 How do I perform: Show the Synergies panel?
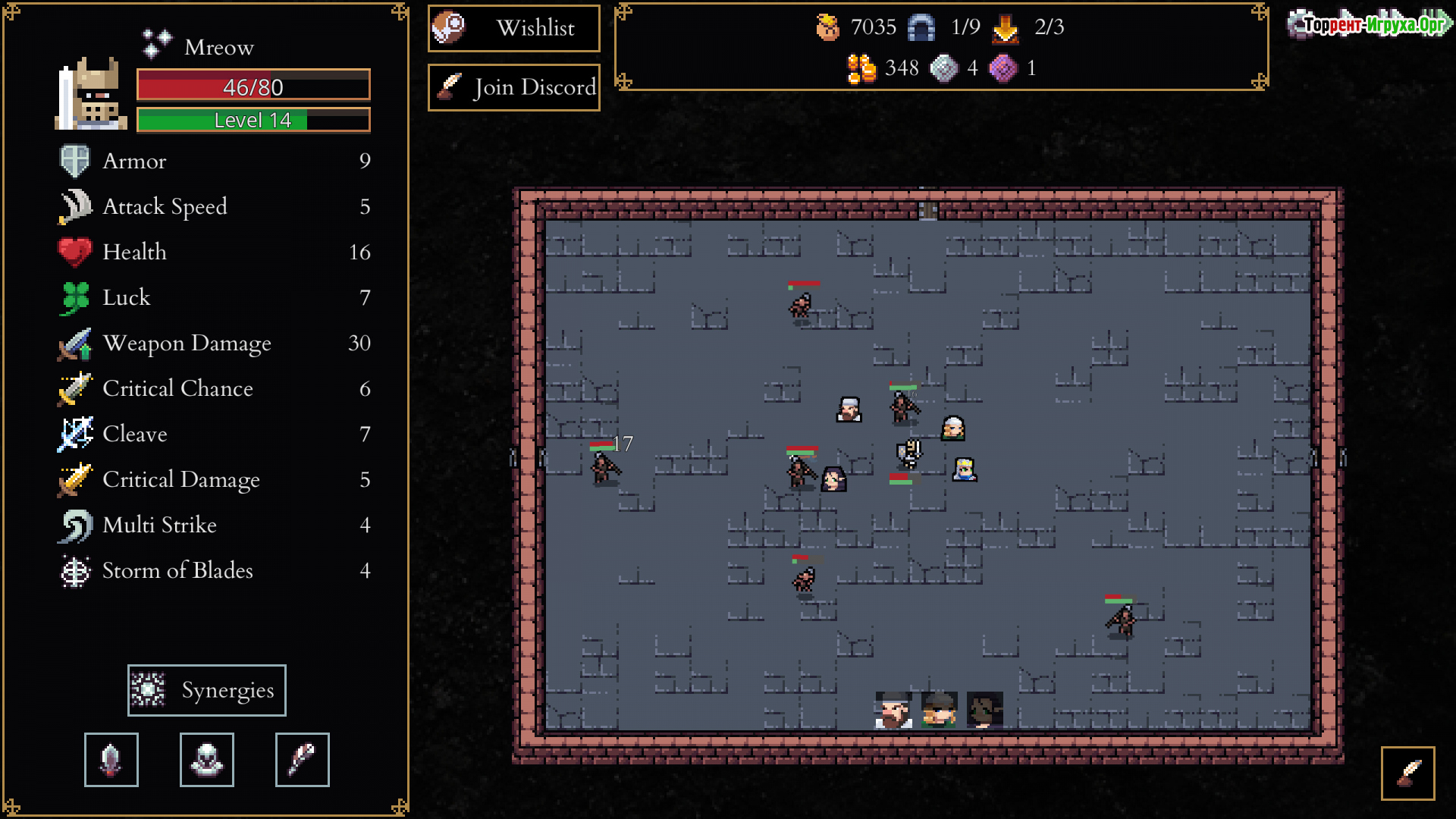(207, 690)
